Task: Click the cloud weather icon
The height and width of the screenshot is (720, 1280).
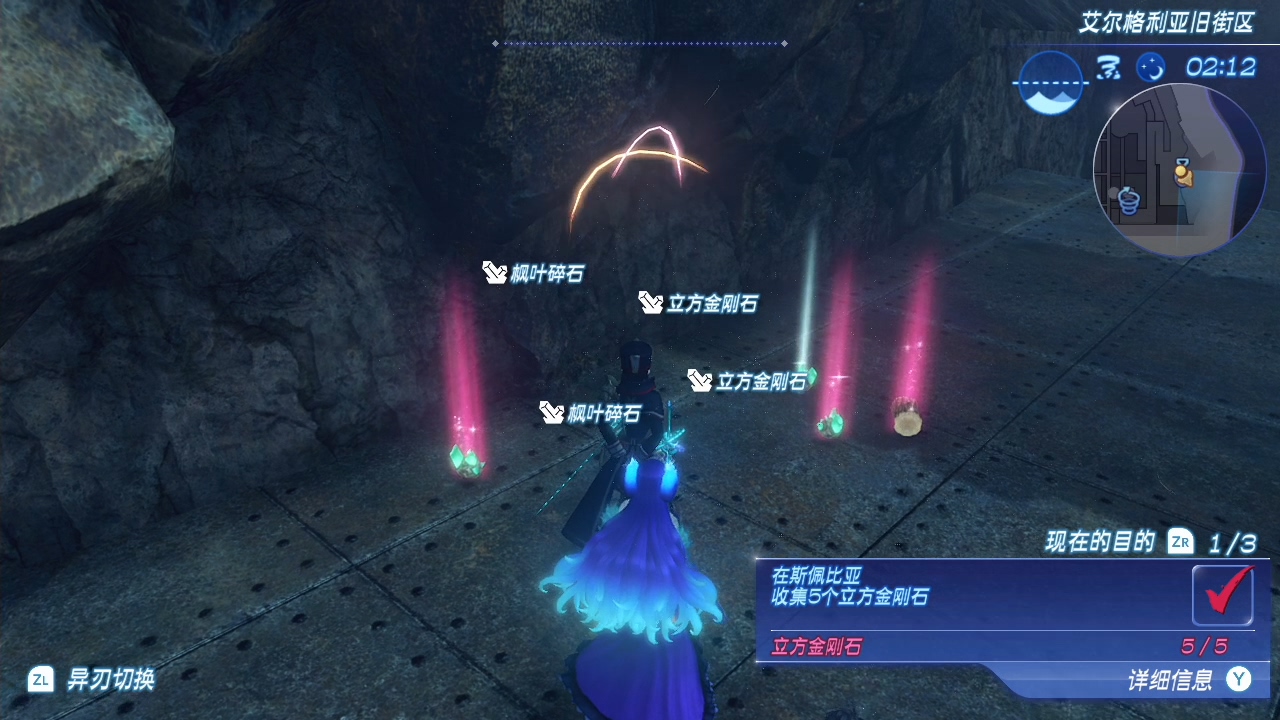Action: click(1108, 68)
